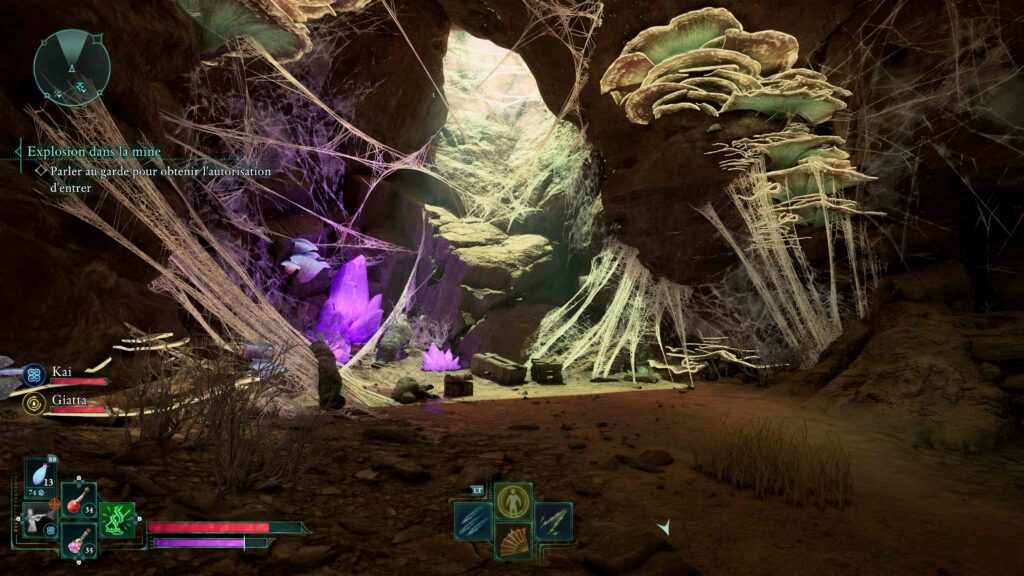Viewport: 1024px width, 576px height.
Task: Activate the blue claw slash ability
Action: (x=472, y=521)
